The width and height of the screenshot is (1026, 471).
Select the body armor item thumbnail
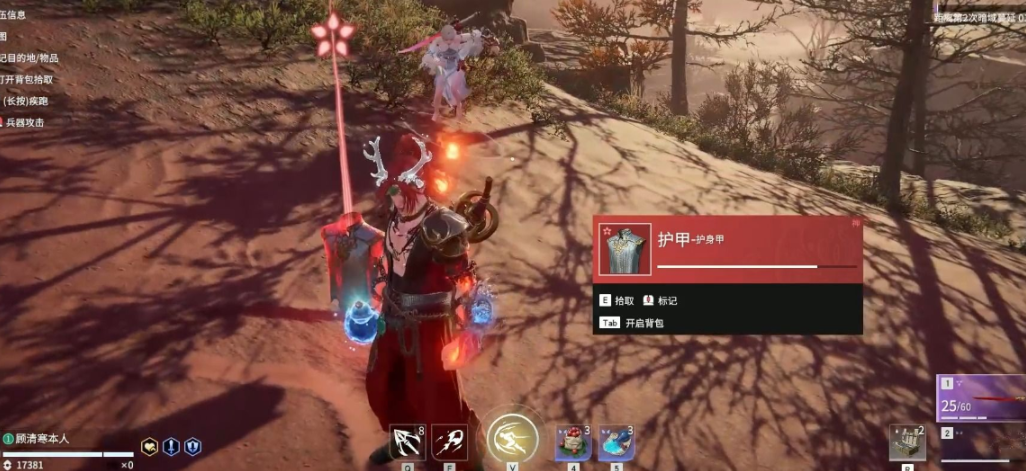click(x=625, y=249)
